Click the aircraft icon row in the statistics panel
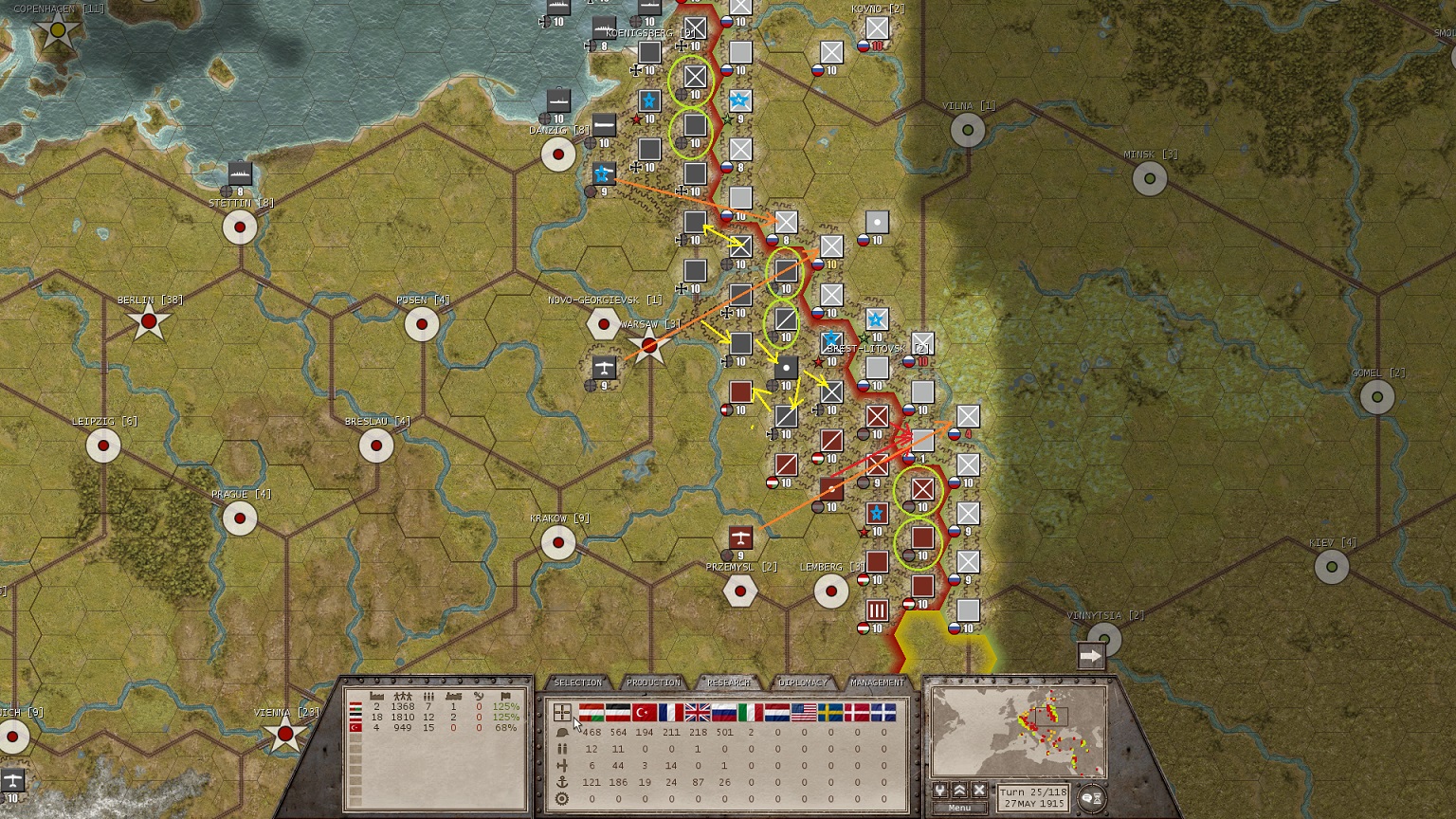The width and height of the screenshot is (1456, 819). click(561, 765)
